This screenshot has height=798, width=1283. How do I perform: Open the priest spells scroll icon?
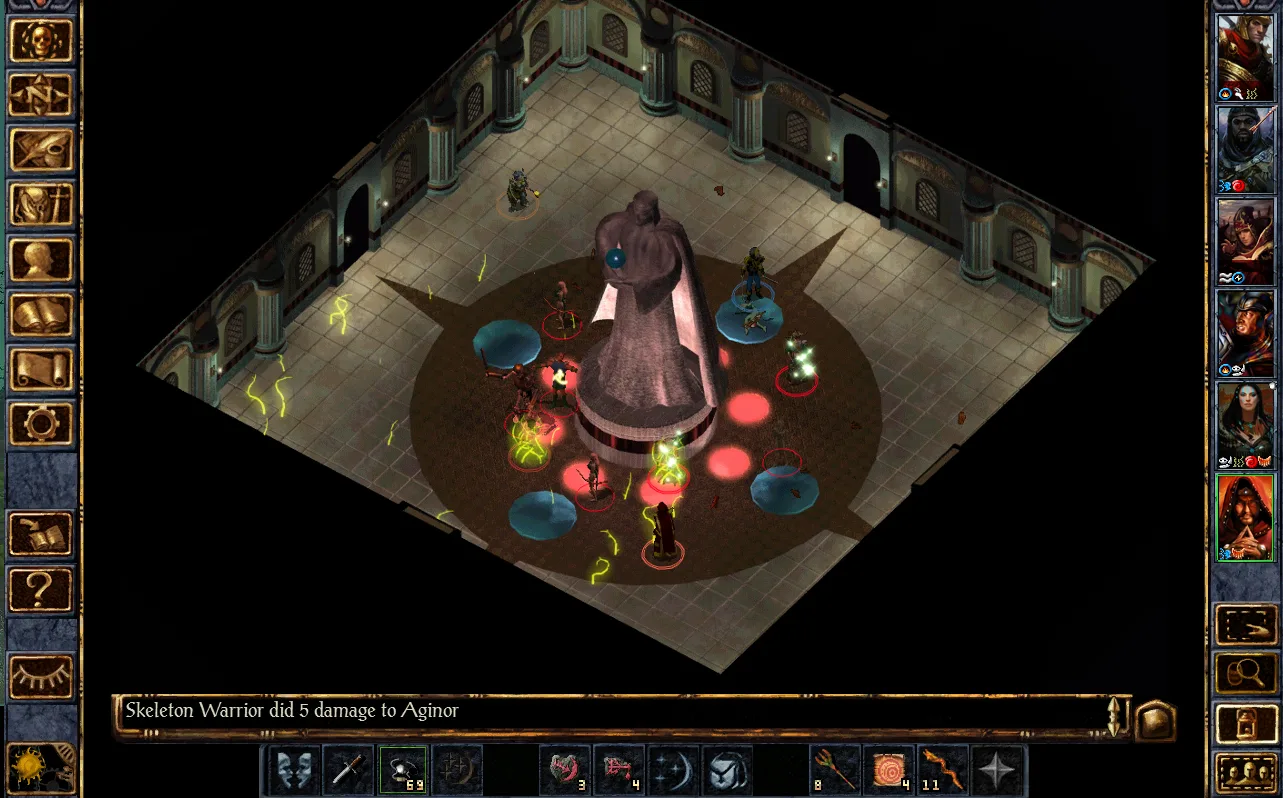point(41,370)
